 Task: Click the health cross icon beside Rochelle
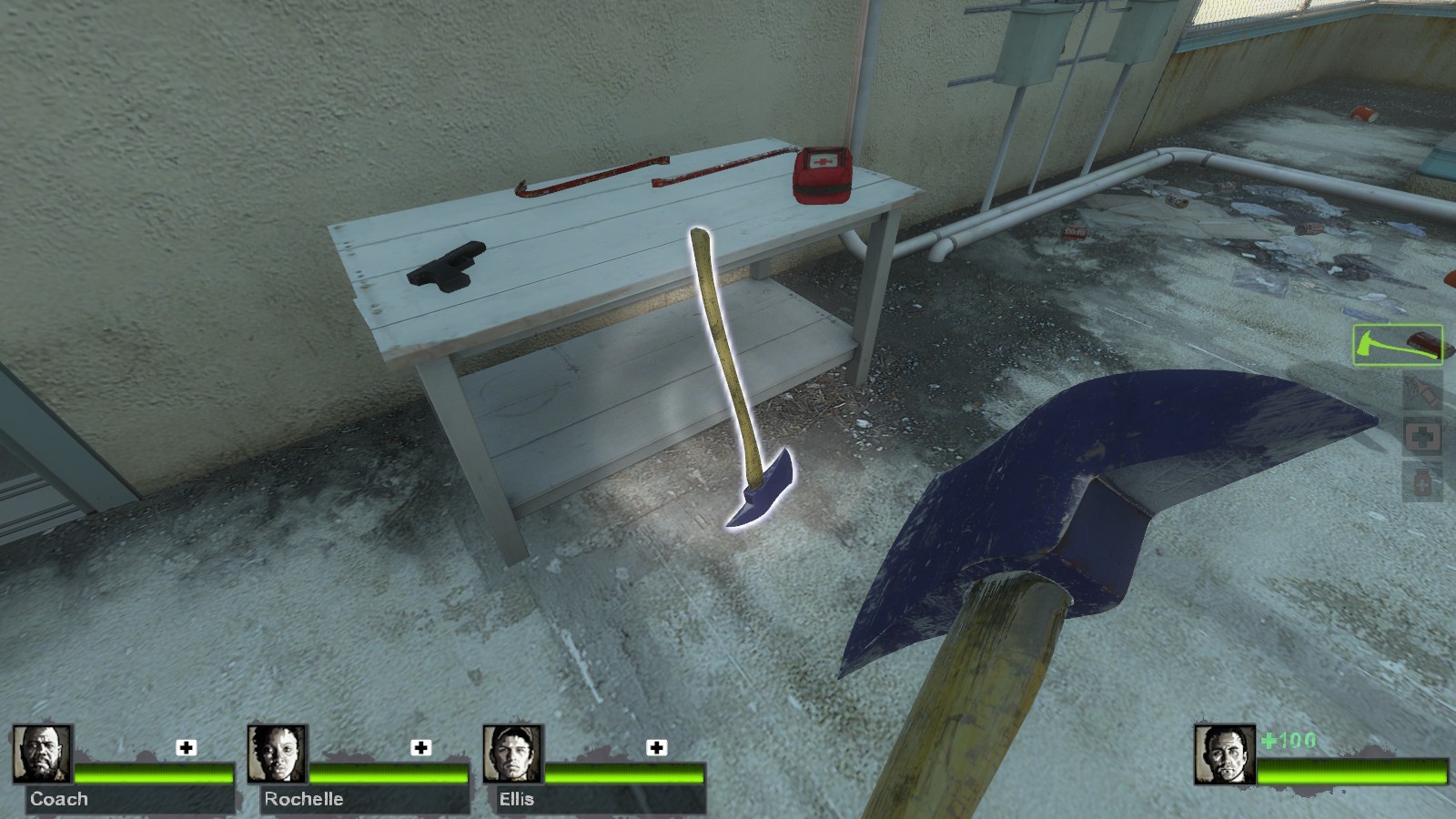420,749
